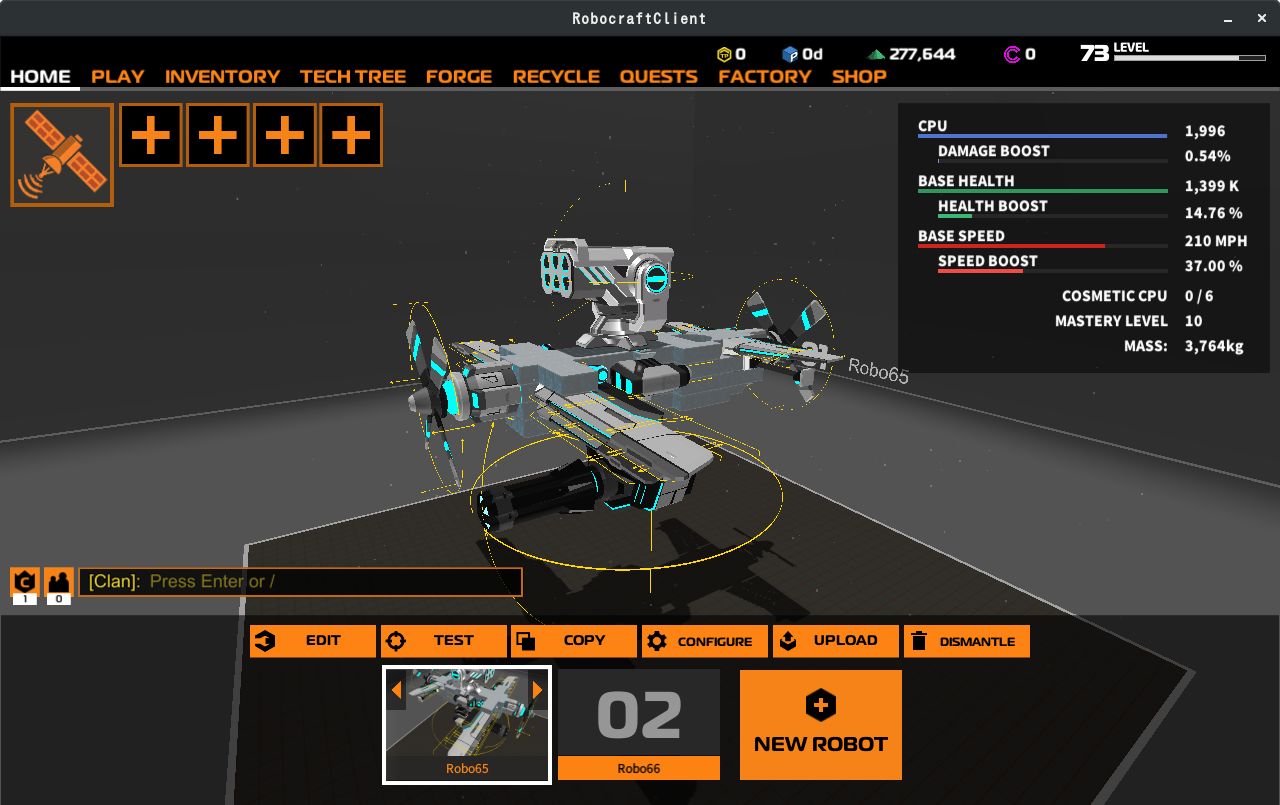Screen dimensions: 1280x805
Task: Focus the Clan chat input box
Action: (300, 582)
